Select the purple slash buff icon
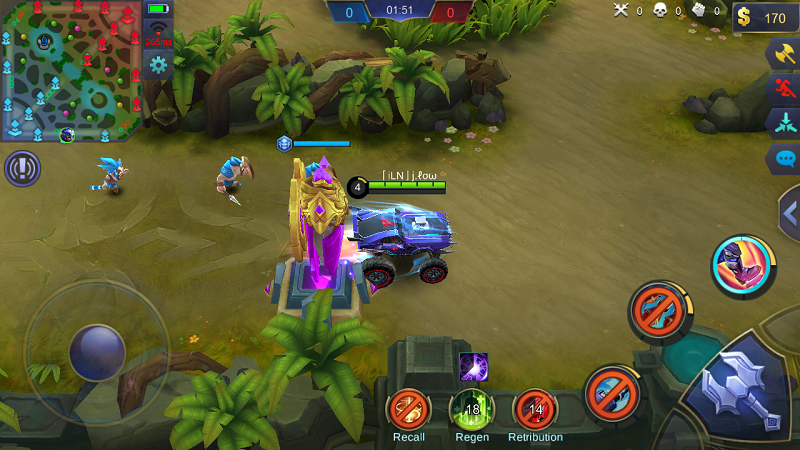The image size is (800, 450). 473,367
